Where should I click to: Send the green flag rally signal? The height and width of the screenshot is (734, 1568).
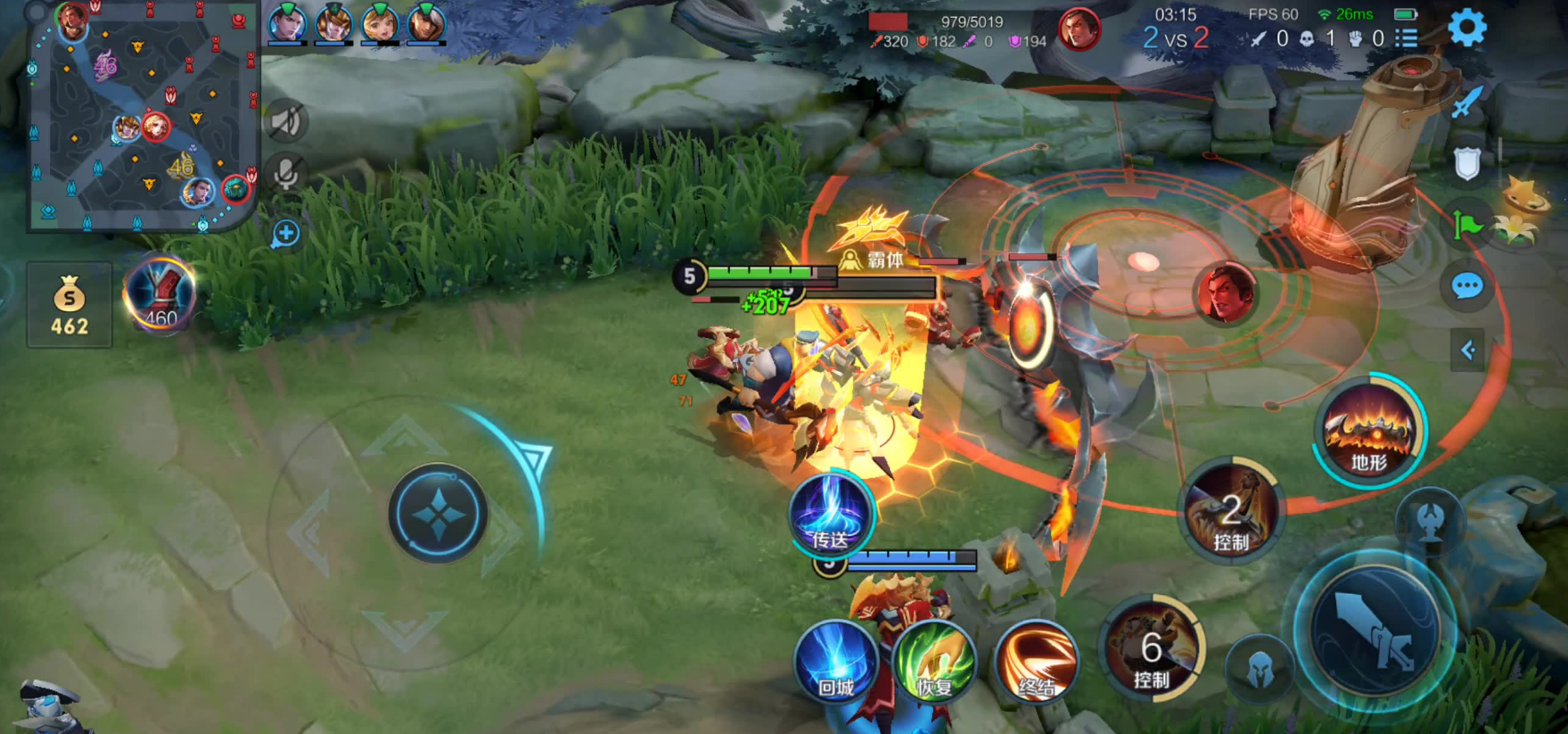(x=1466, y=226)
